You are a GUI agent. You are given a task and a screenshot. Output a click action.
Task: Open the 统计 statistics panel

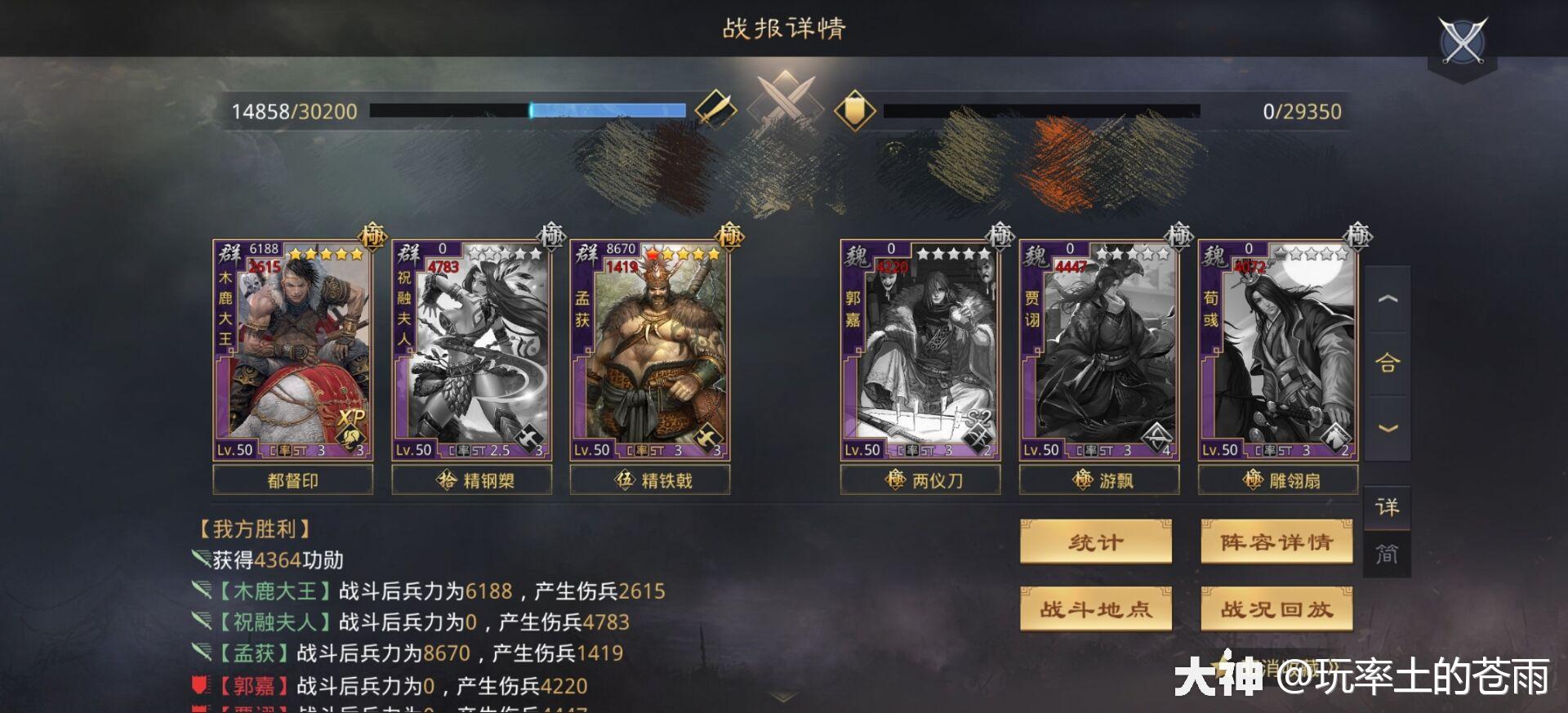point(1095,541)
